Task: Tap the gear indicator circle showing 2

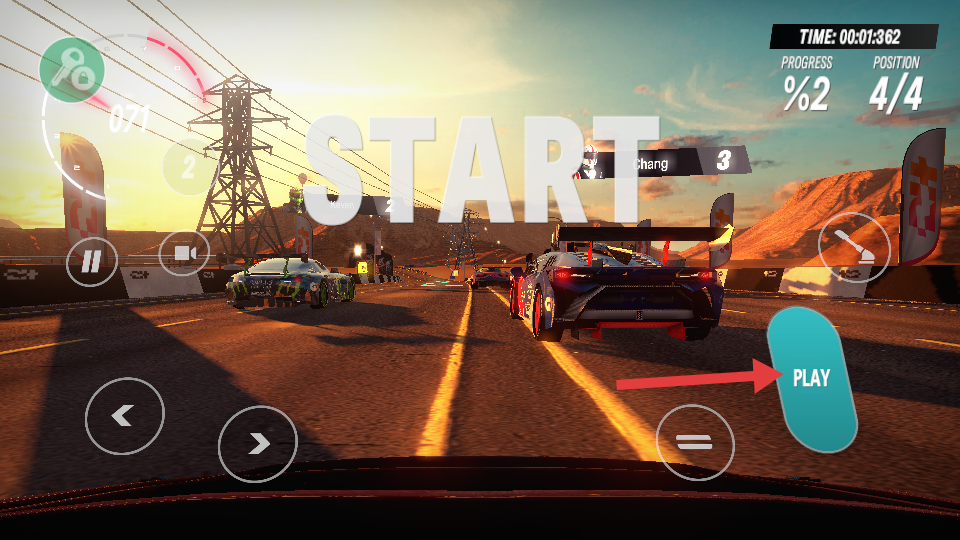Action: (x=189, y=167)
